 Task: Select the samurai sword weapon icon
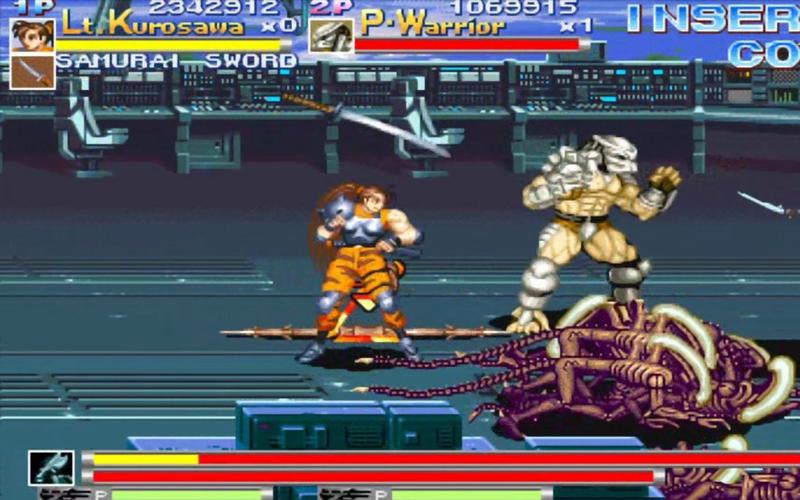click(x=32, y=71)
